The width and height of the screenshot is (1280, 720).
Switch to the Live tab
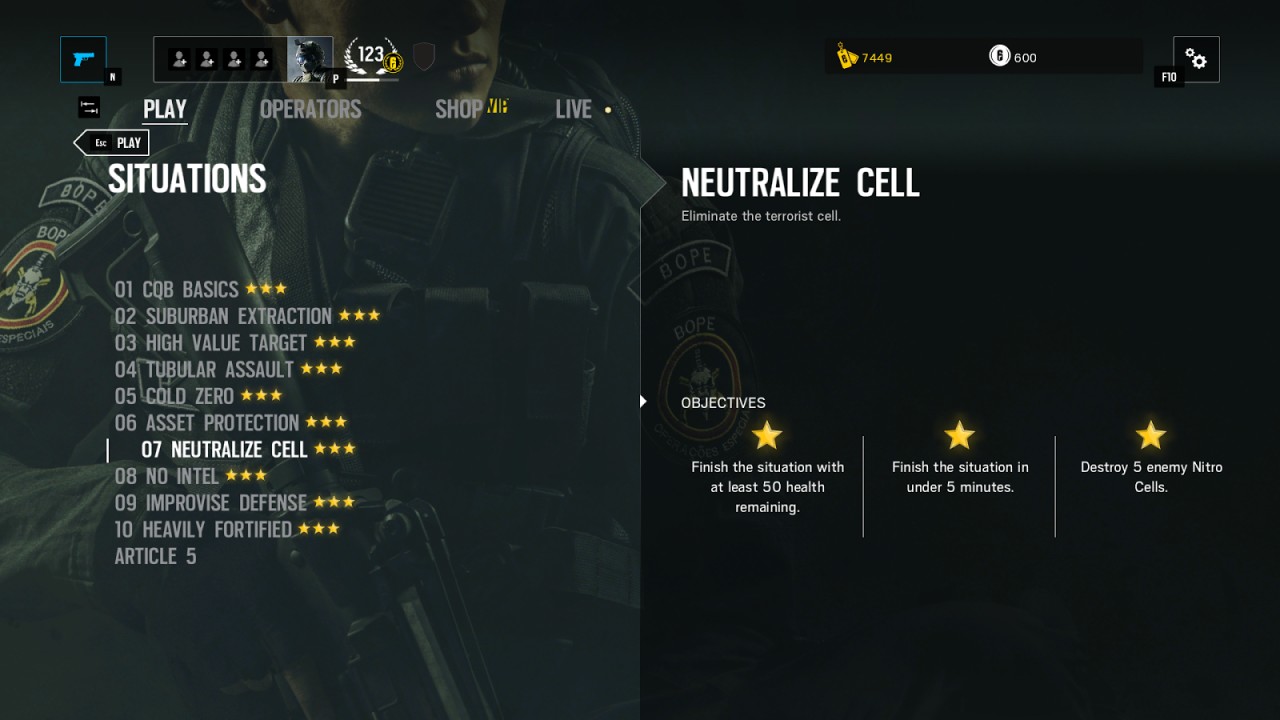click(574, 109)
